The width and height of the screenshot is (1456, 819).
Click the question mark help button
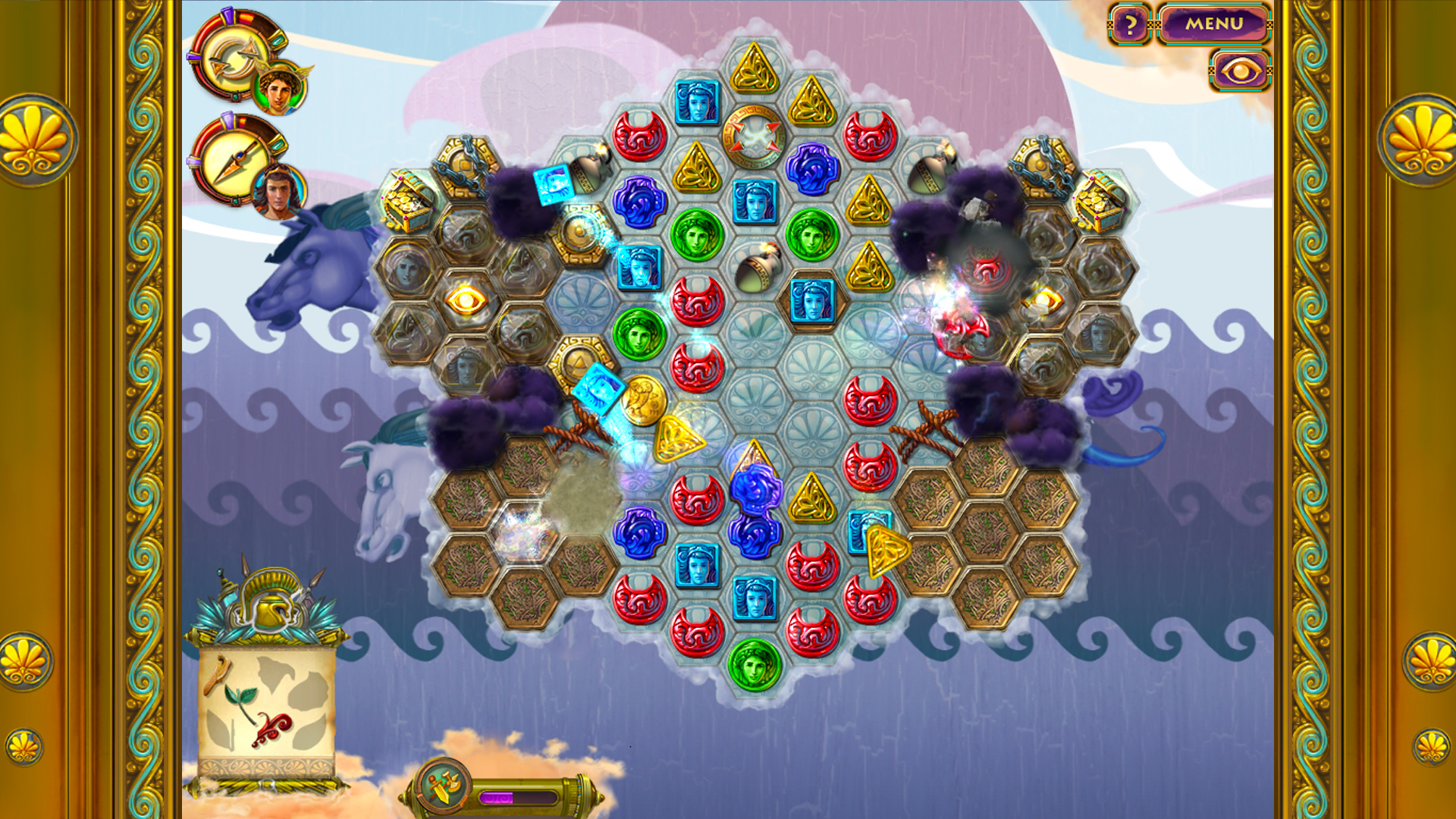(x=1131, y=26)
